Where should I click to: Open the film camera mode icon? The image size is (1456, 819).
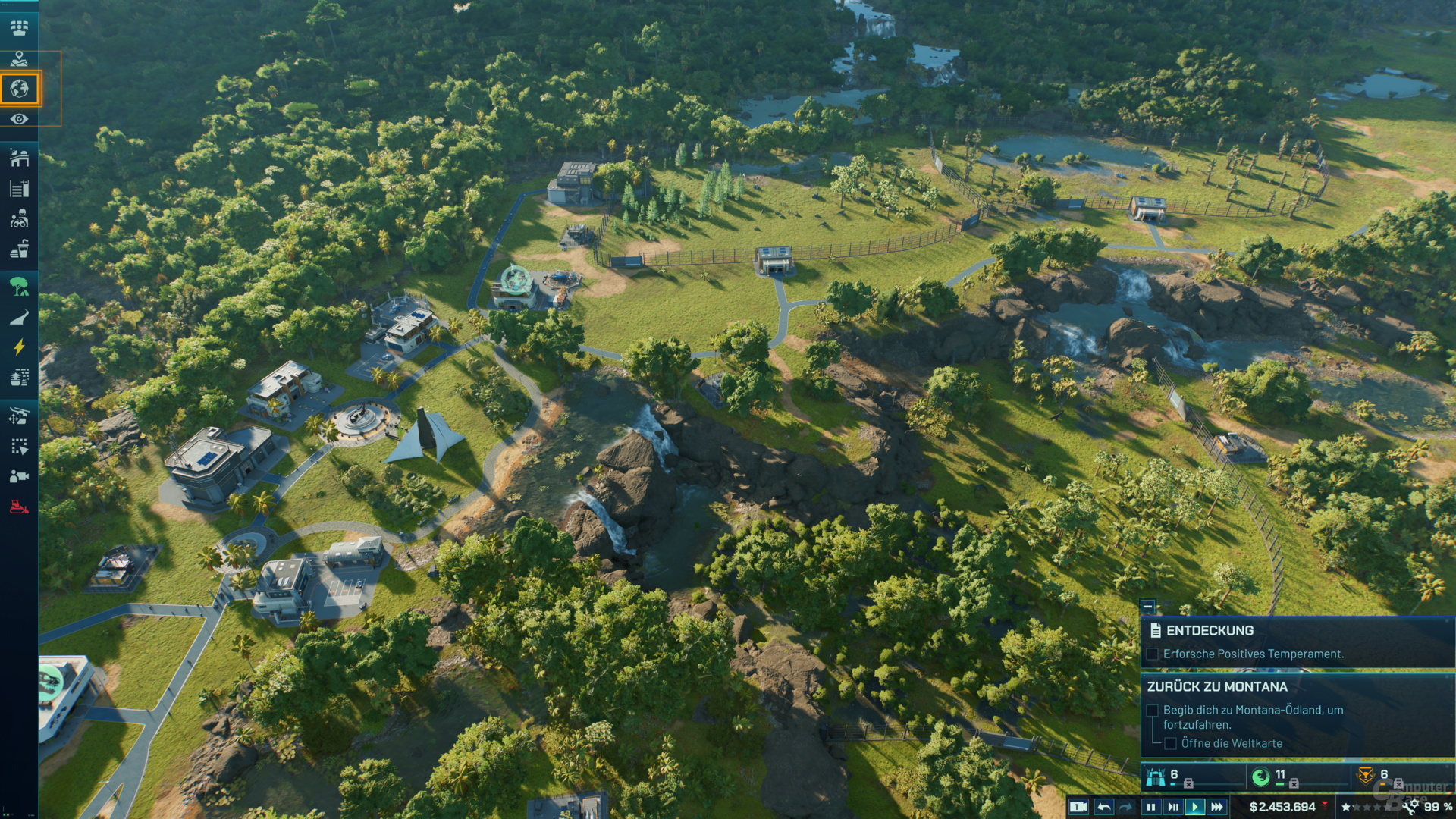coord(20,476)
